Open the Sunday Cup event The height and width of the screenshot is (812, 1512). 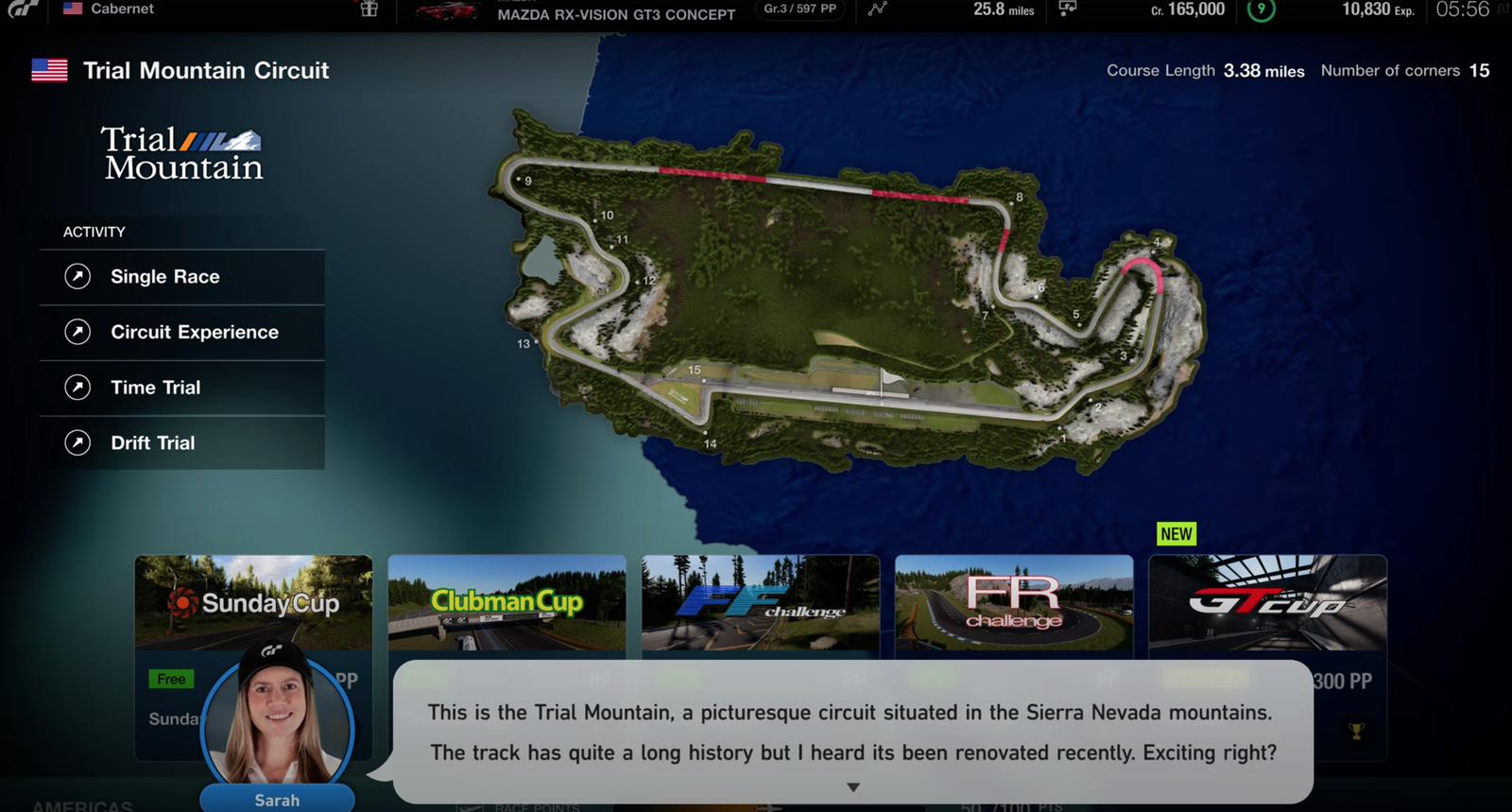click(253, 602)
